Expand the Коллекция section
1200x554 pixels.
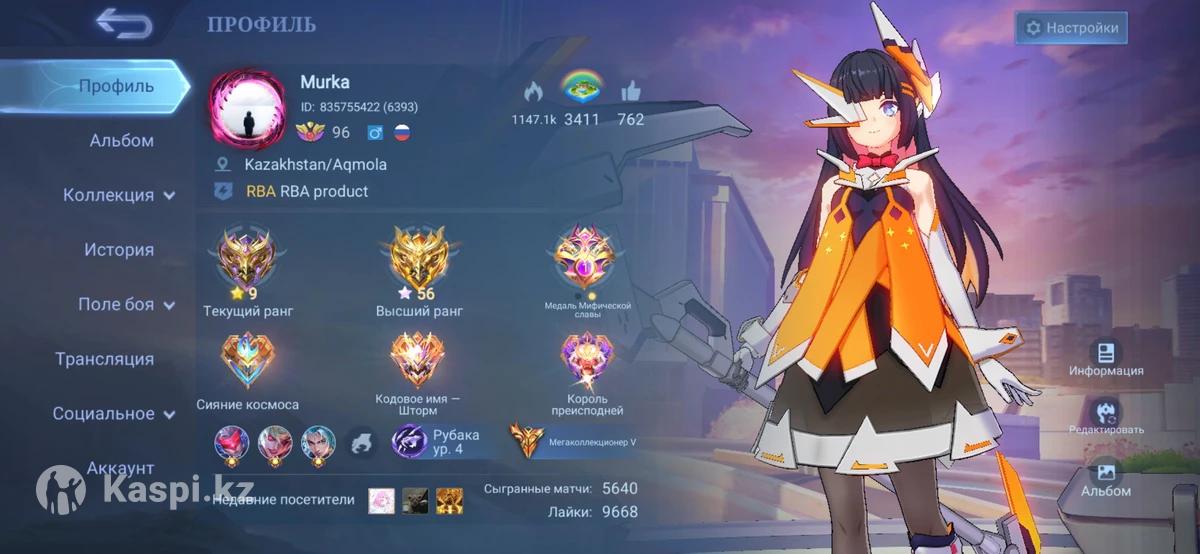coord(119,195)
